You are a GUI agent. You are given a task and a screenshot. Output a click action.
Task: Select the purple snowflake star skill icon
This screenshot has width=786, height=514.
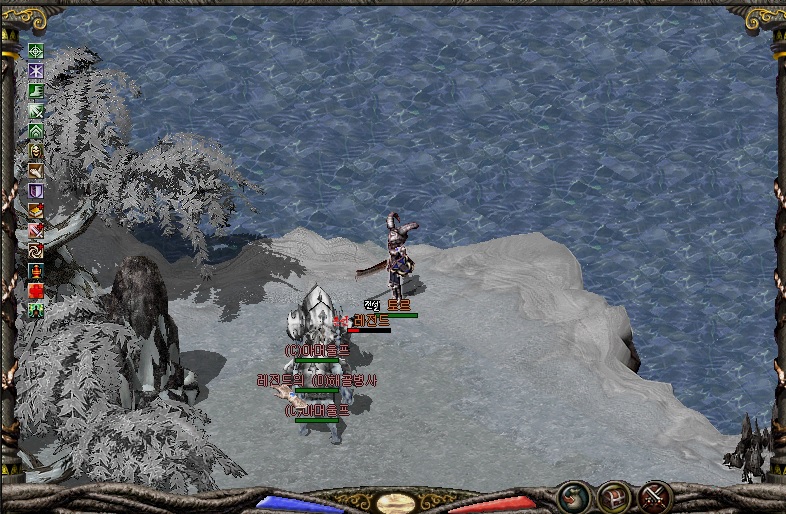click(36, 71)
